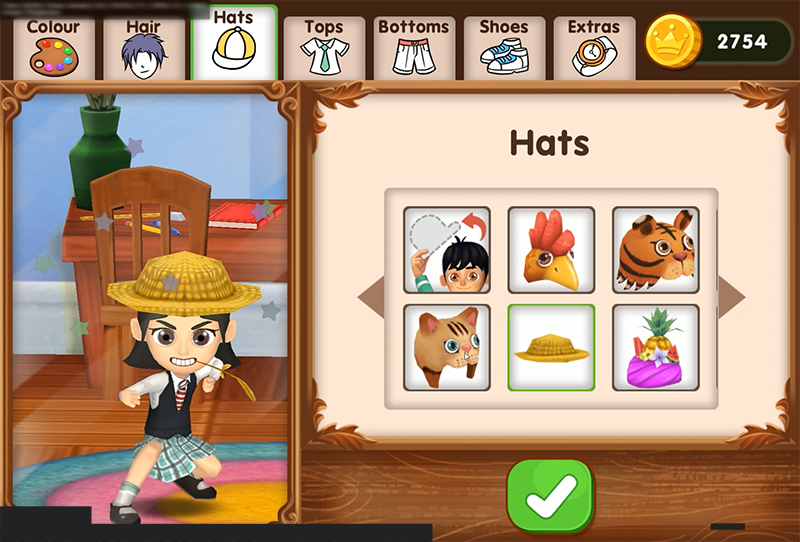Show the next page of hats
The height and width of the screenshot is (542, 800).
tap(731, 297)
